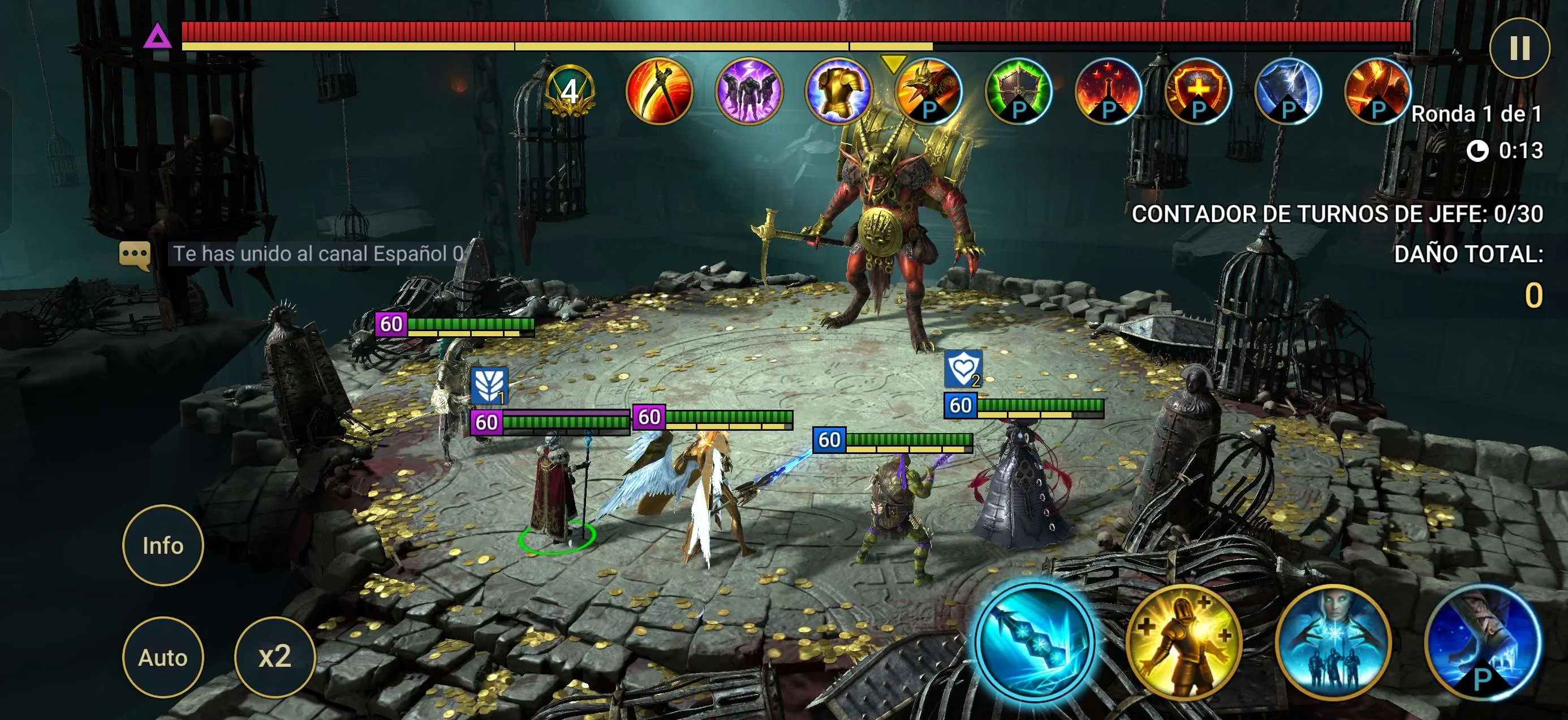Inspect the boss's purple minions skill icon
Image resolution: width=1568 pixels, height=720 pixels.
(749, 91)
